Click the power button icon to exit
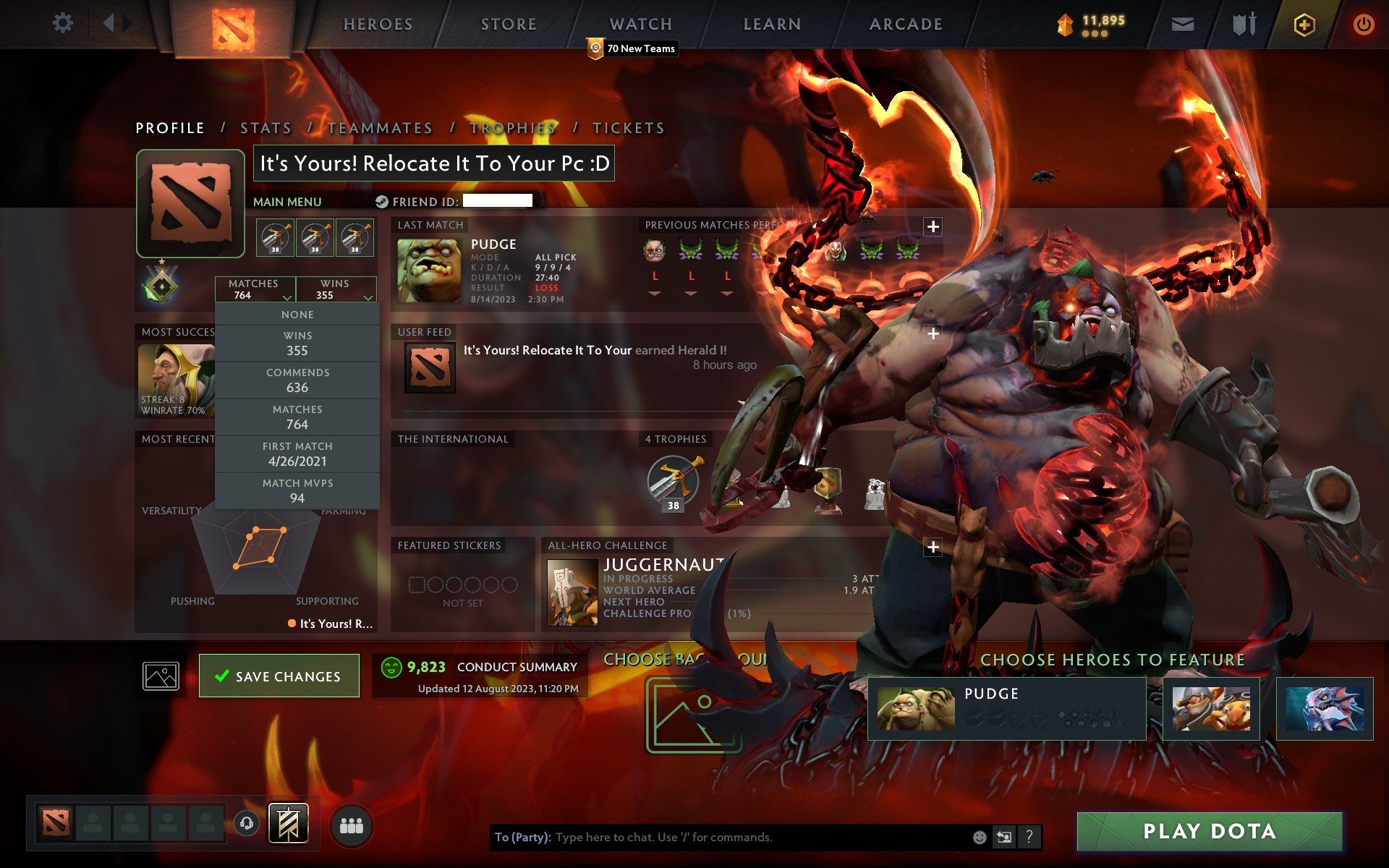The image size is (1389, 868). pos(1364,23)
